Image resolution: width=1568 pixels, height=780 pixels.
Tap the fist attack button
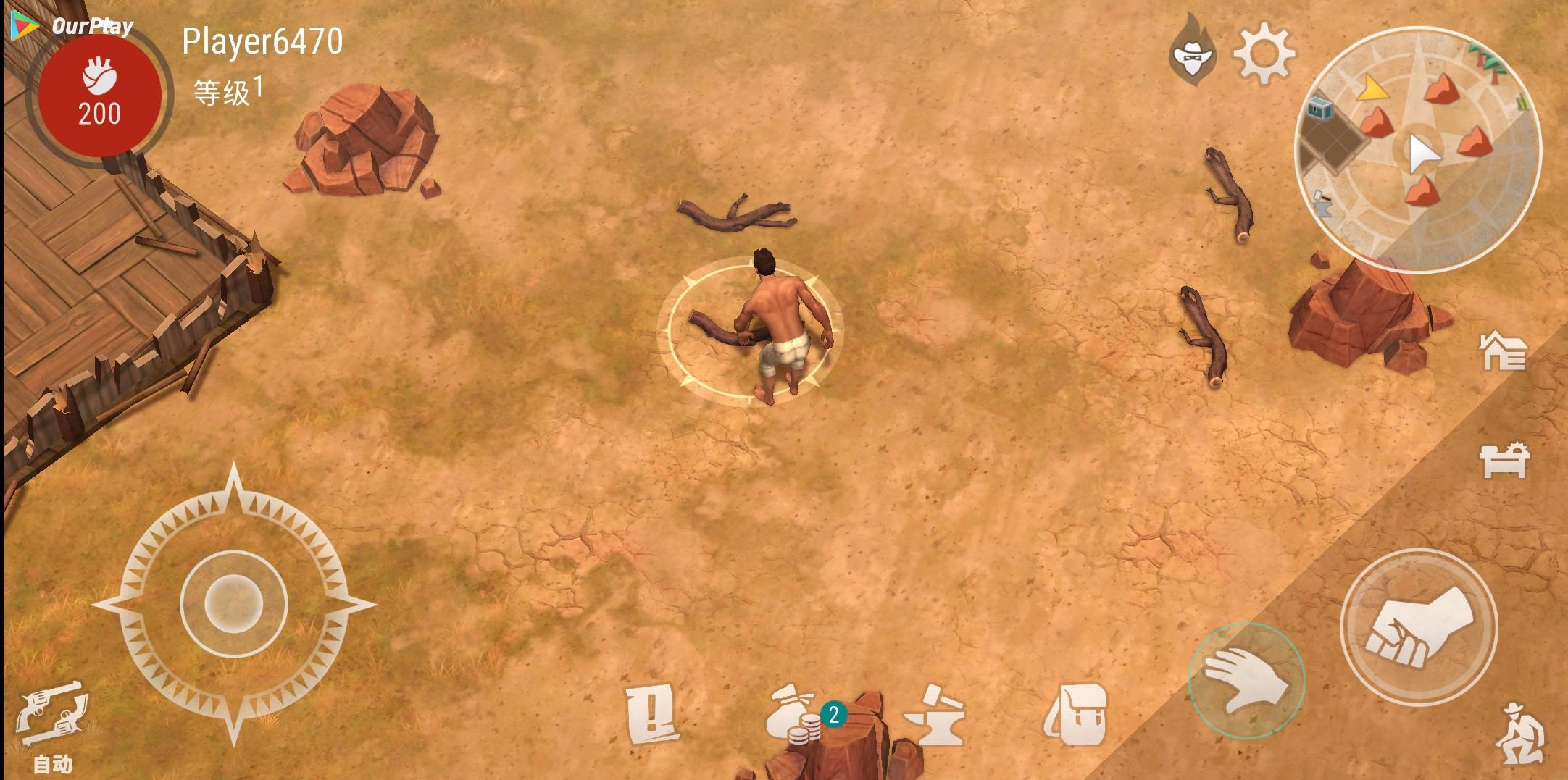click(x=1418, y=627)
